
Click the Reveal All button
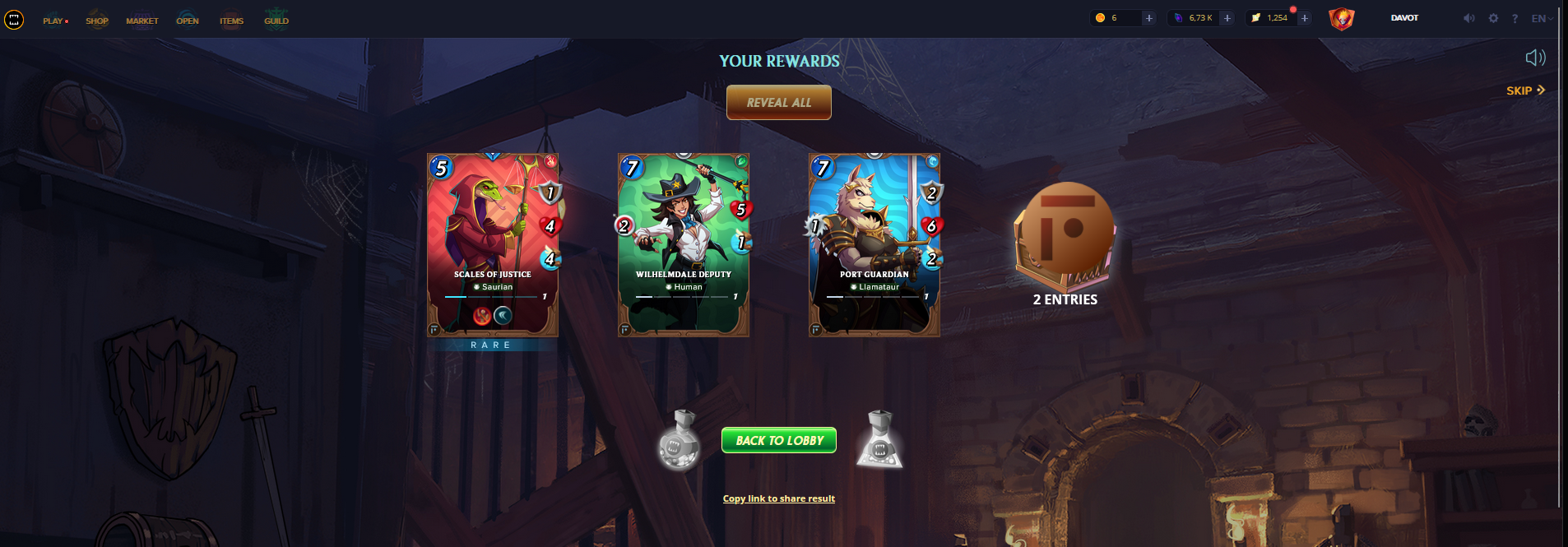coord(778,103)
